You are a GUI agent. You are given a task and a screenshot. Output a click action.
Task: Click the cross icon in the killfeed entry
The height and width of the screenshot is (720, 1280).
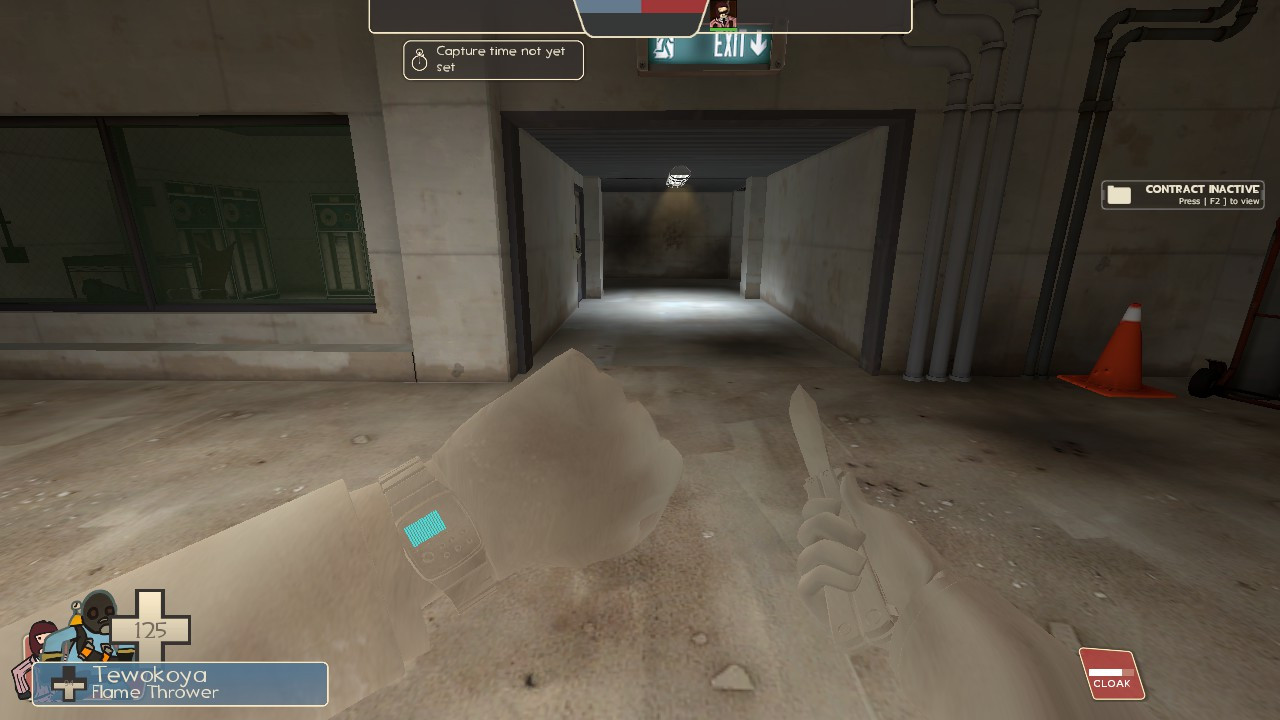(69, 685)
